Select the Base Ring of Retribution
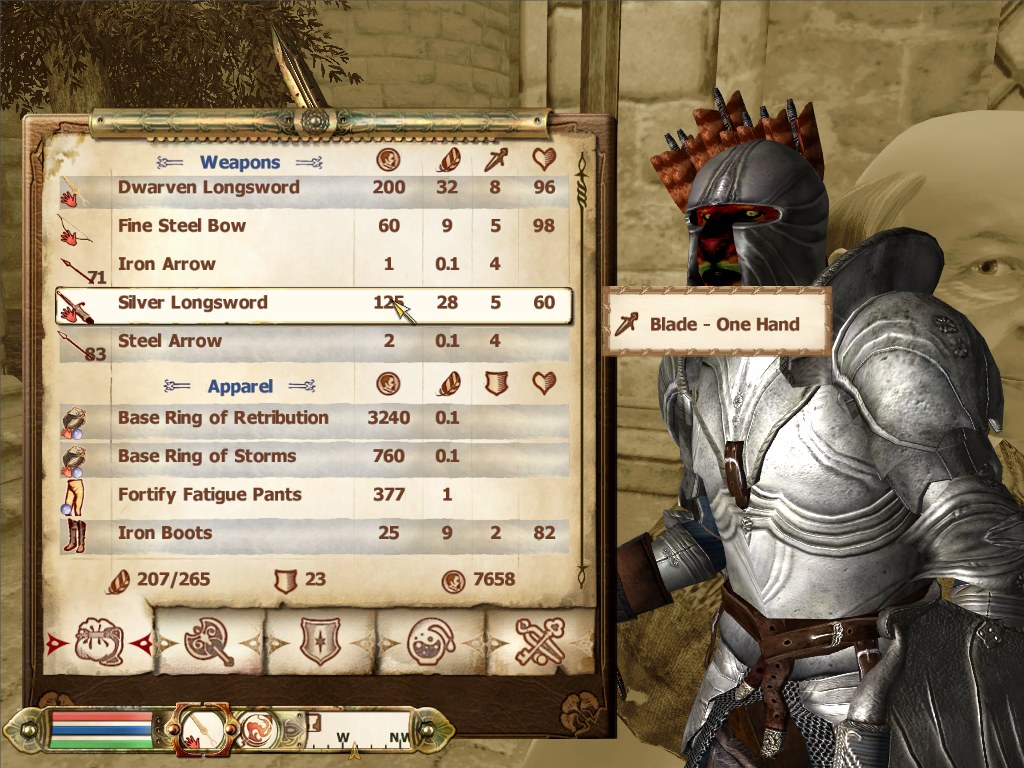Screen dimensions: 1024x768 (223, 418)
